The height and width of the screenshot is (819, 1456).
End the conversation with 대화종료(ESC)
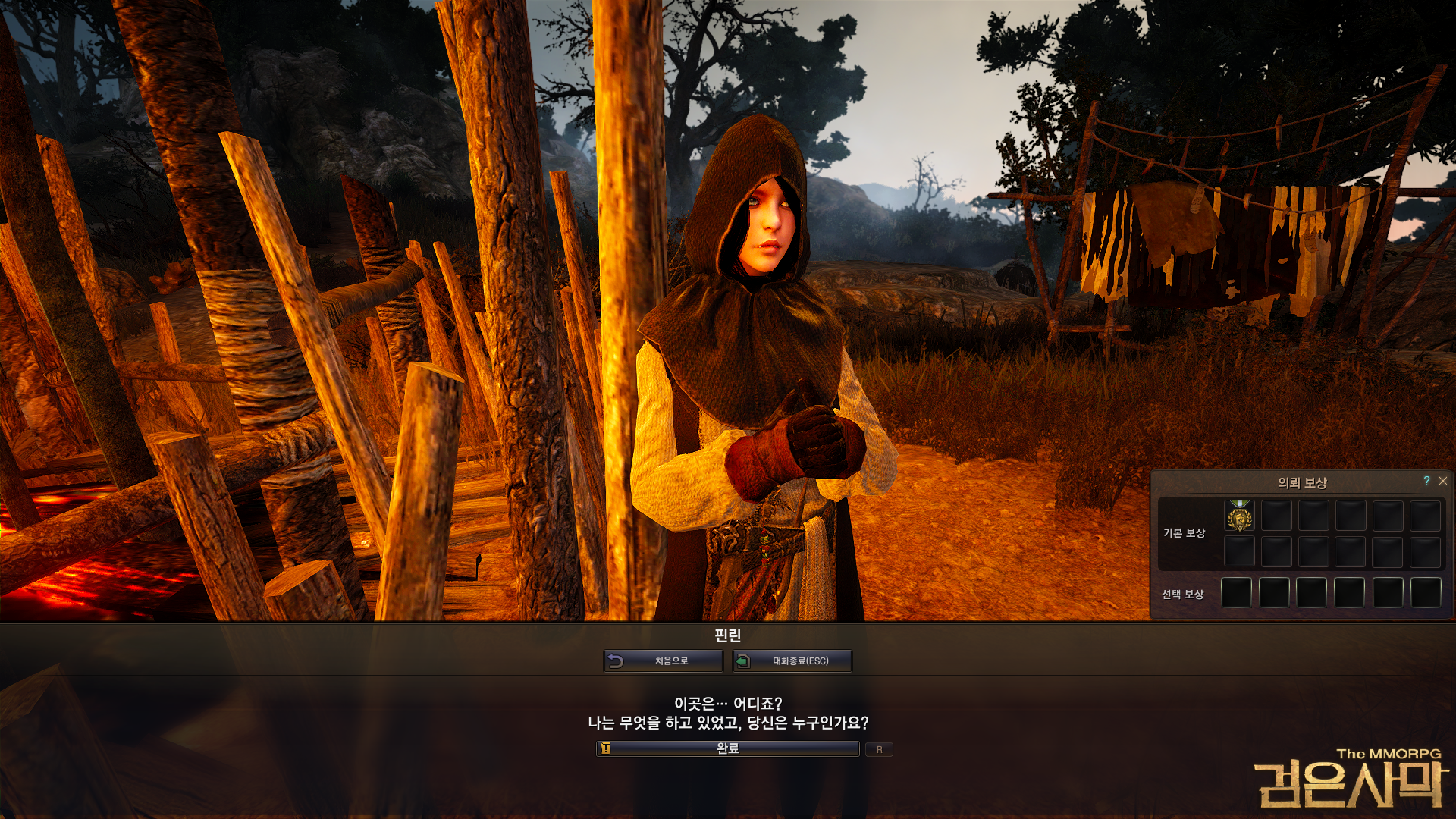(792, 661)
